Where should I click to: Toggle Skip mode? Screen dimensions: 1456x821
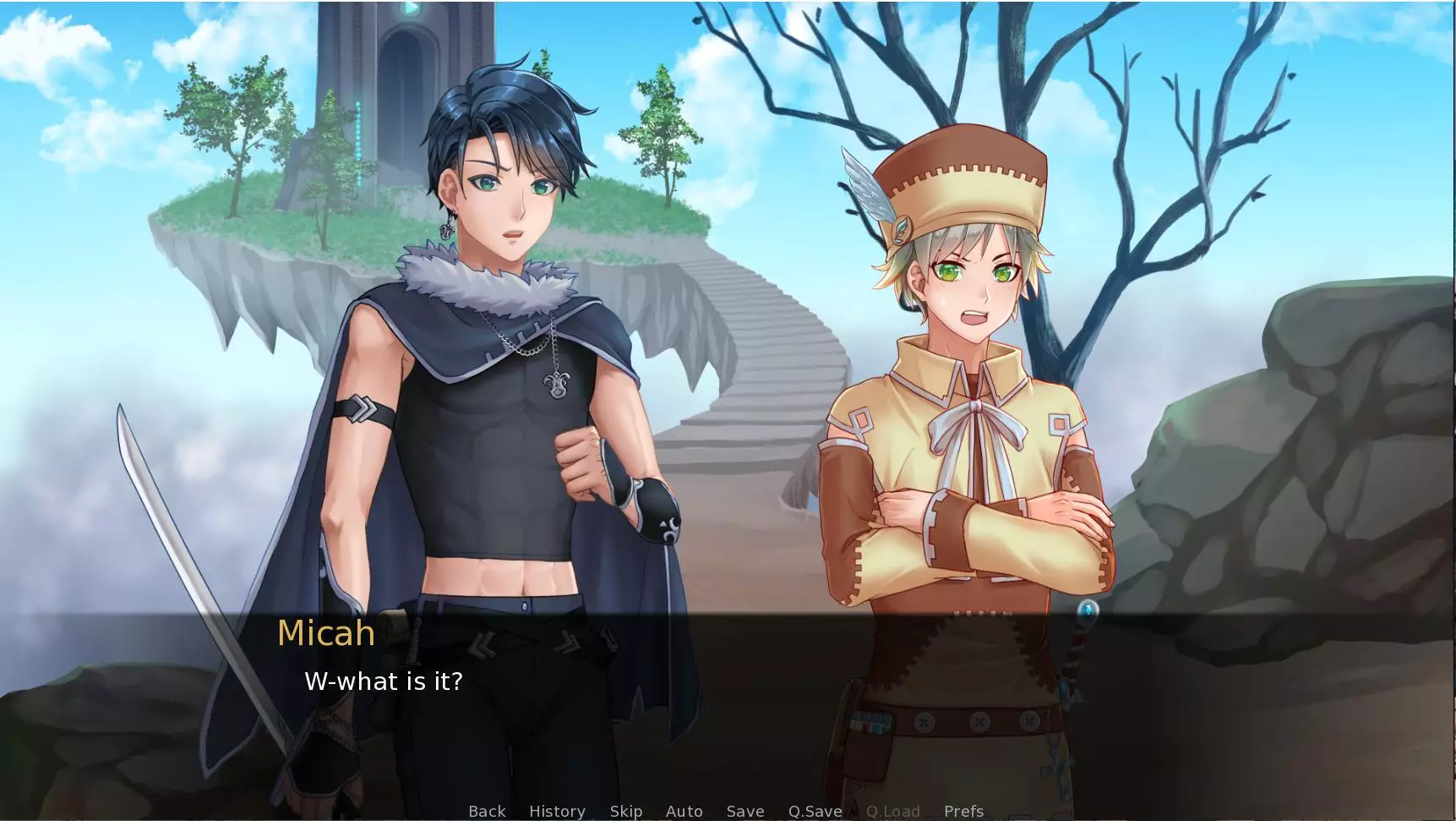point(626,812)
